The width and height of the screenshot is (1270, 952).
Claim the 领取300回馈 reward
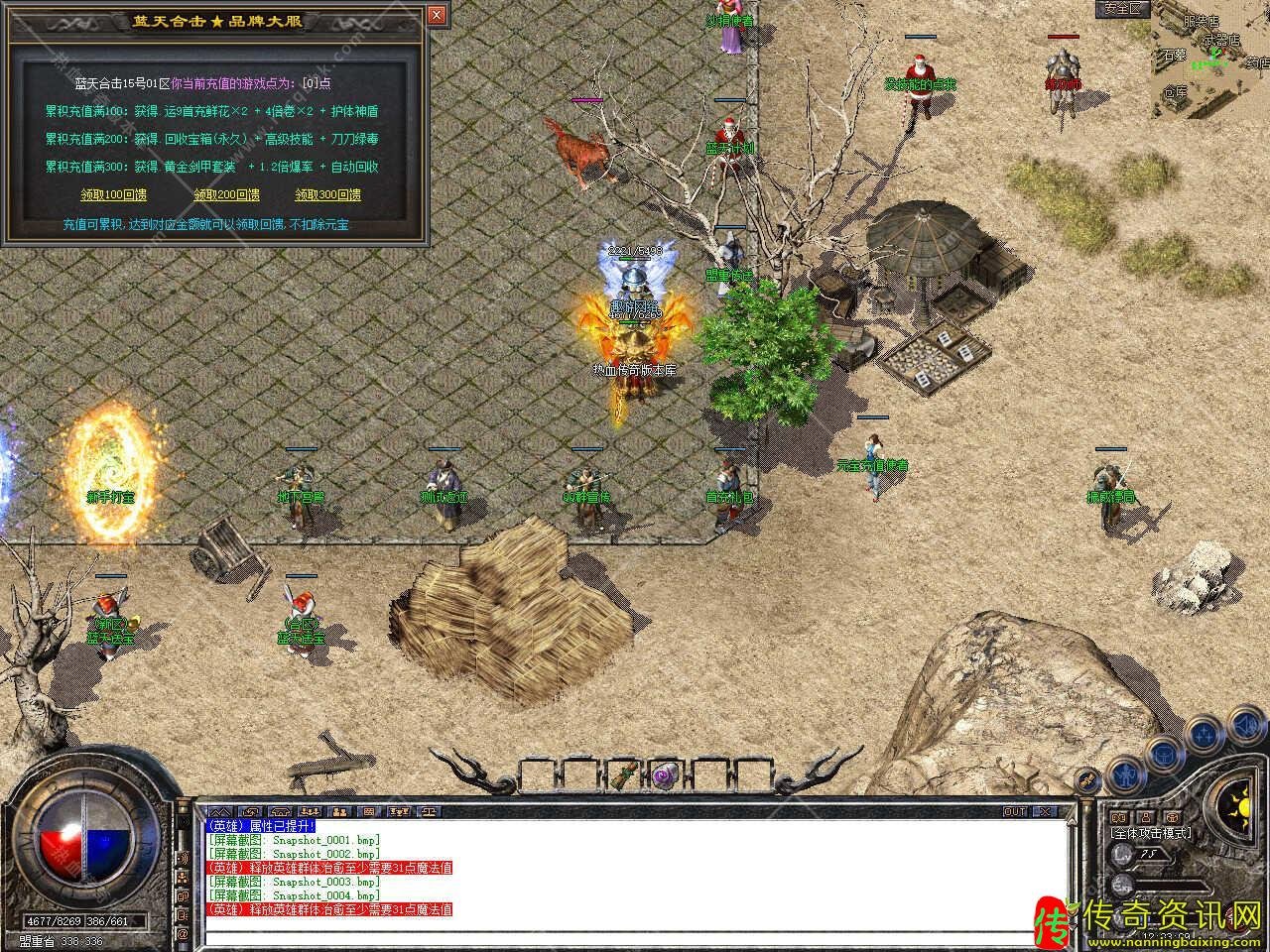[327, 194]
